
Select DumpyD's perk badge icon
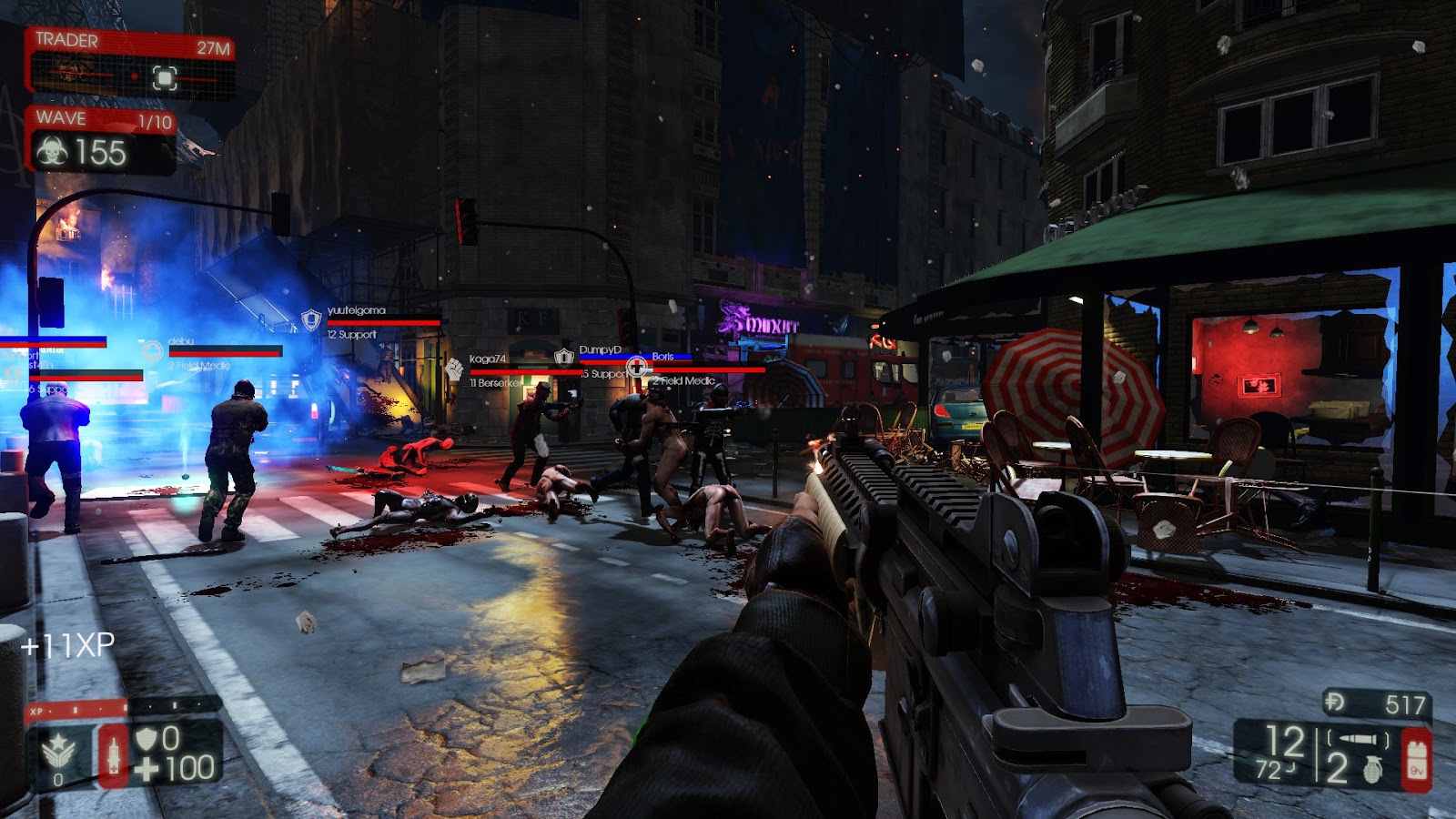(564, 356)
